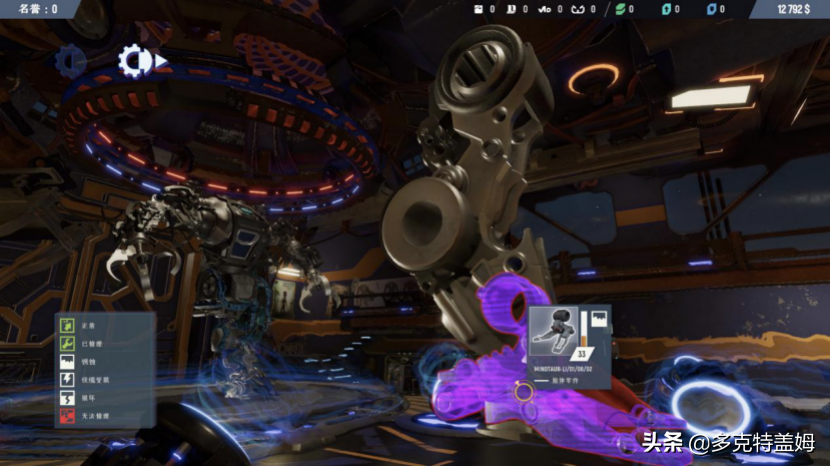Click the corrosion status icon on part card
Screen dimensions: 830x468
[598, 318]
